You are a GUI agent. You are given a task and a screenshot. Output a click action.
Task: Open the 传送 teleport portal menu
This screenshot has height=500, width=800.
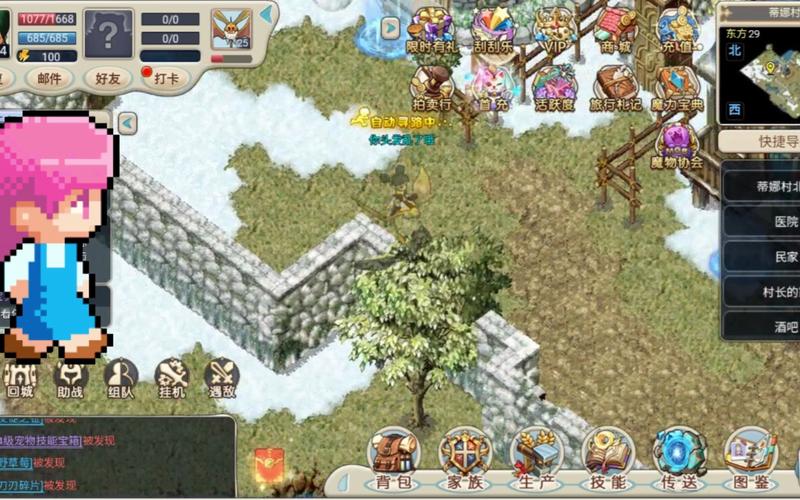tap(679, 457)
